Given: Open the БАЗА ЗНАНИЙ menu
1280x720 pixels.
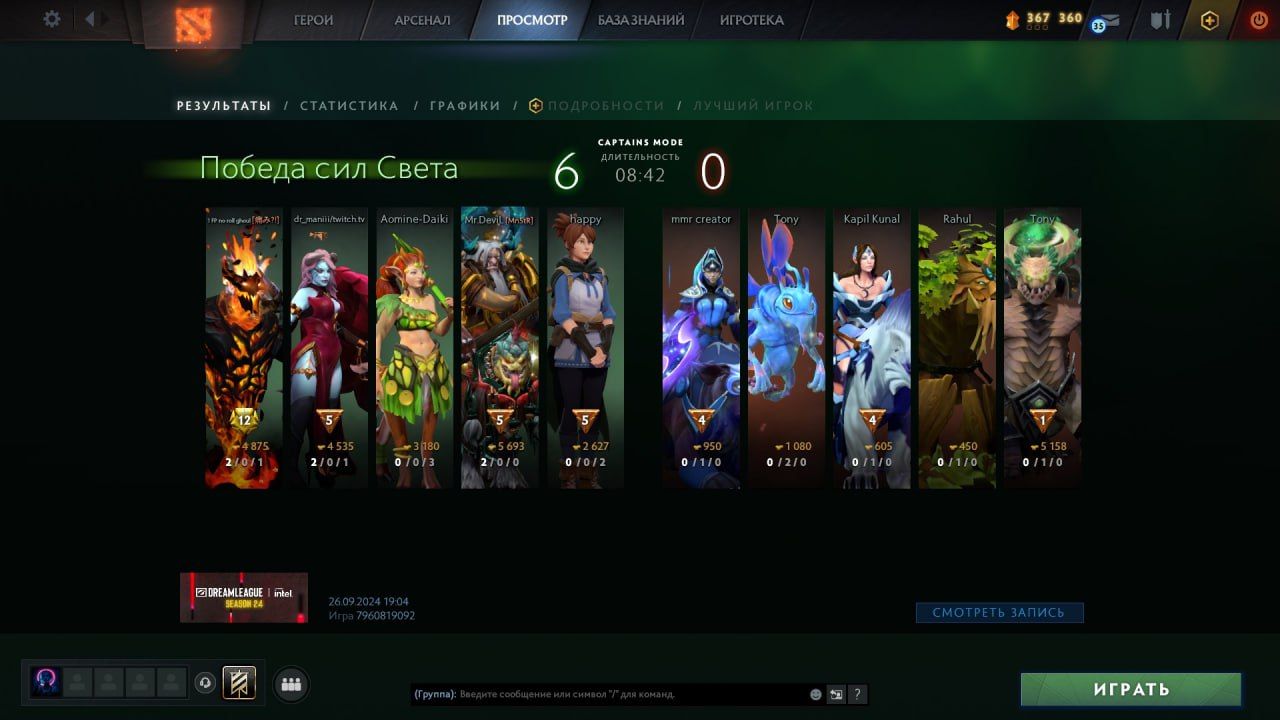Looking at the screenshot, I should tap(641, 20).
